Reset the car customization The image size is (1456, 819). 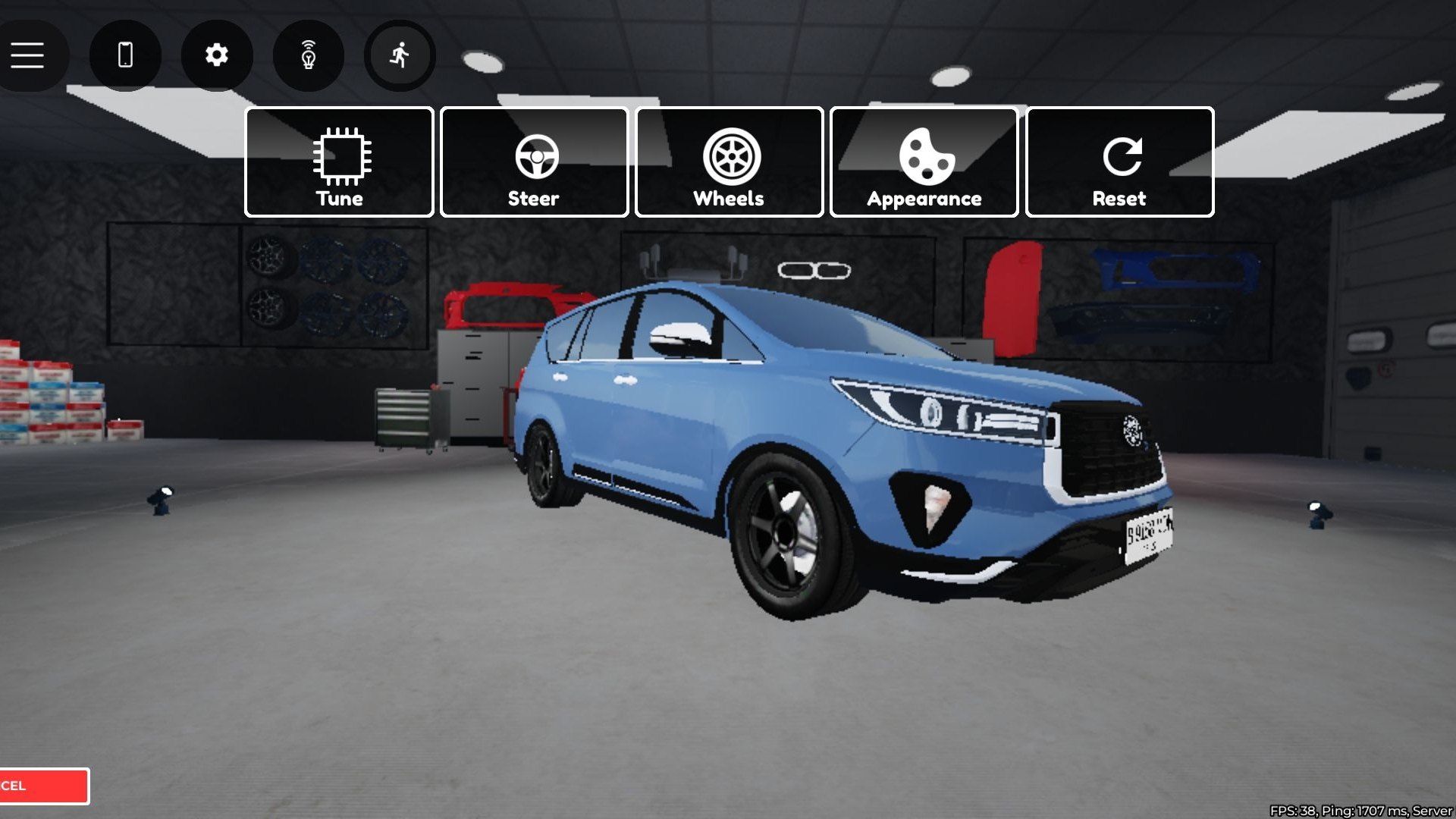[x=1119, y=162]
